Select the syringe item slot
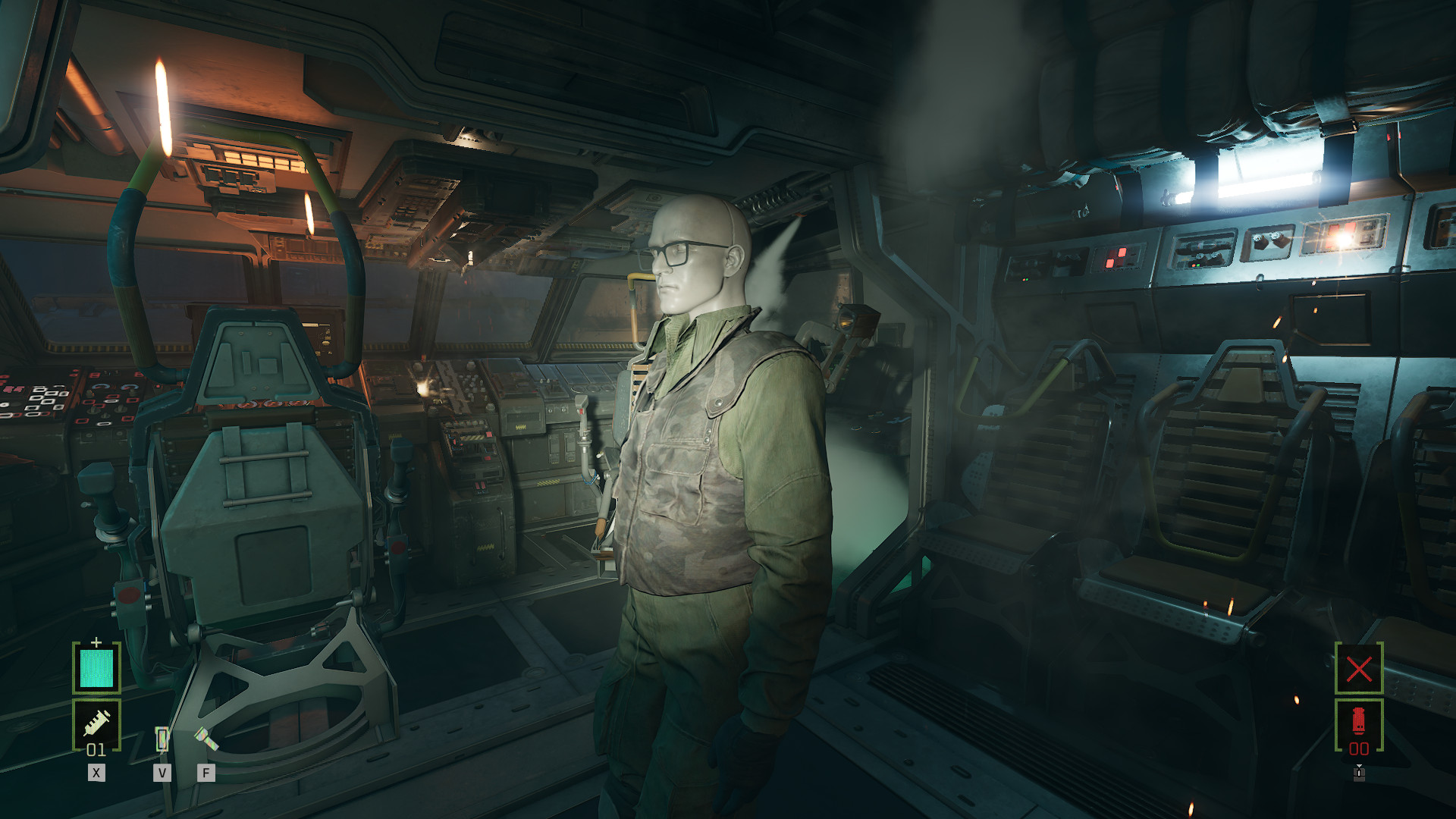Image resolution: width=1456 pixels, height=819 pixels. [x=96, y=724]
